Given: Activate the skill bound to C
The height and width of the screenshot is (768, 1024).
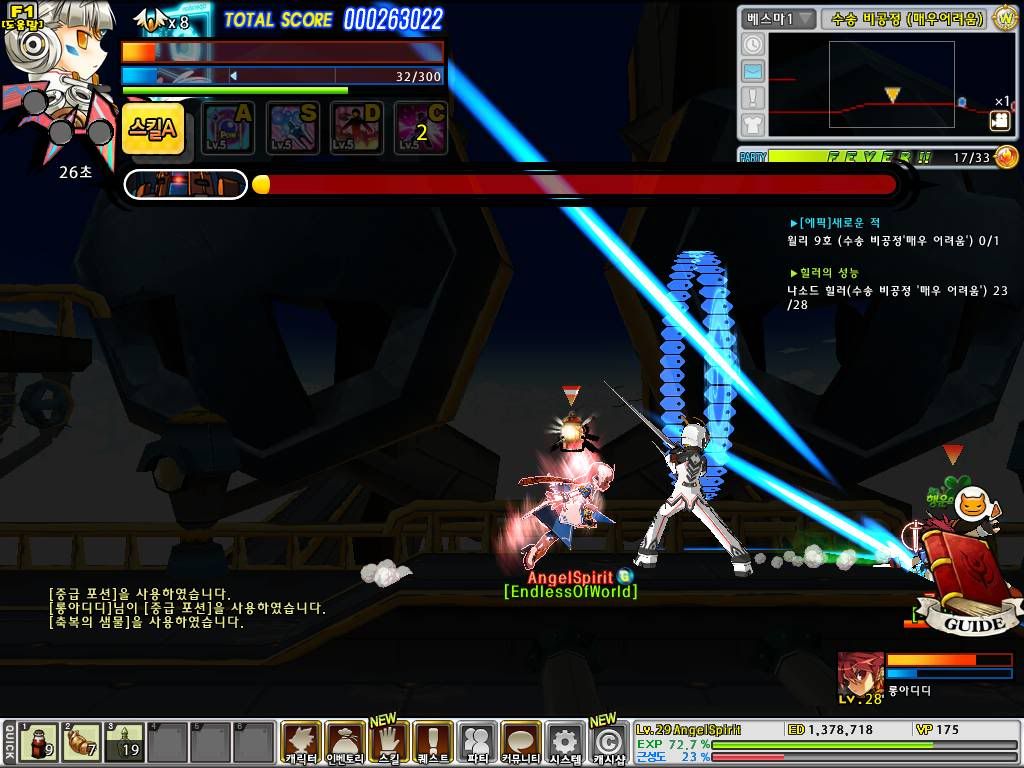Looking at the screenshot, I should click(x=421, y=129).
